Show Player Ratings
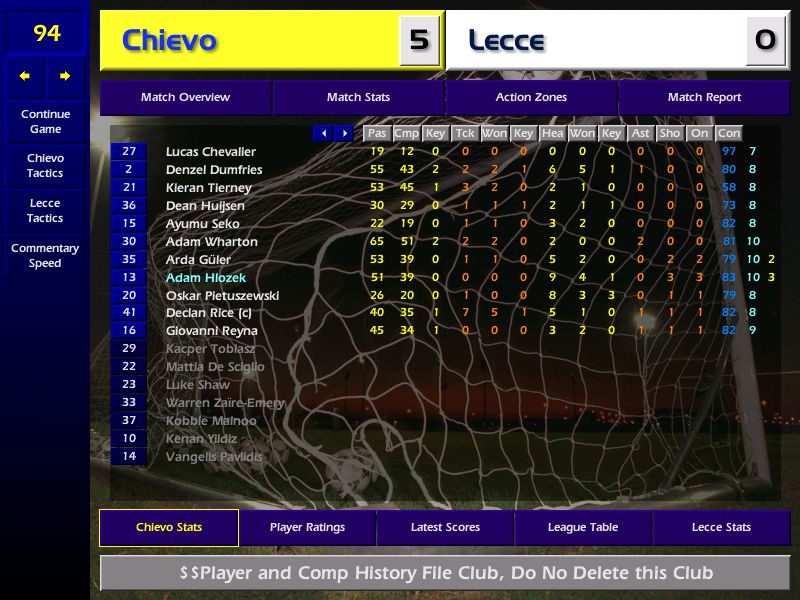Viewport: 800px width, 600px height. [307, 528]
